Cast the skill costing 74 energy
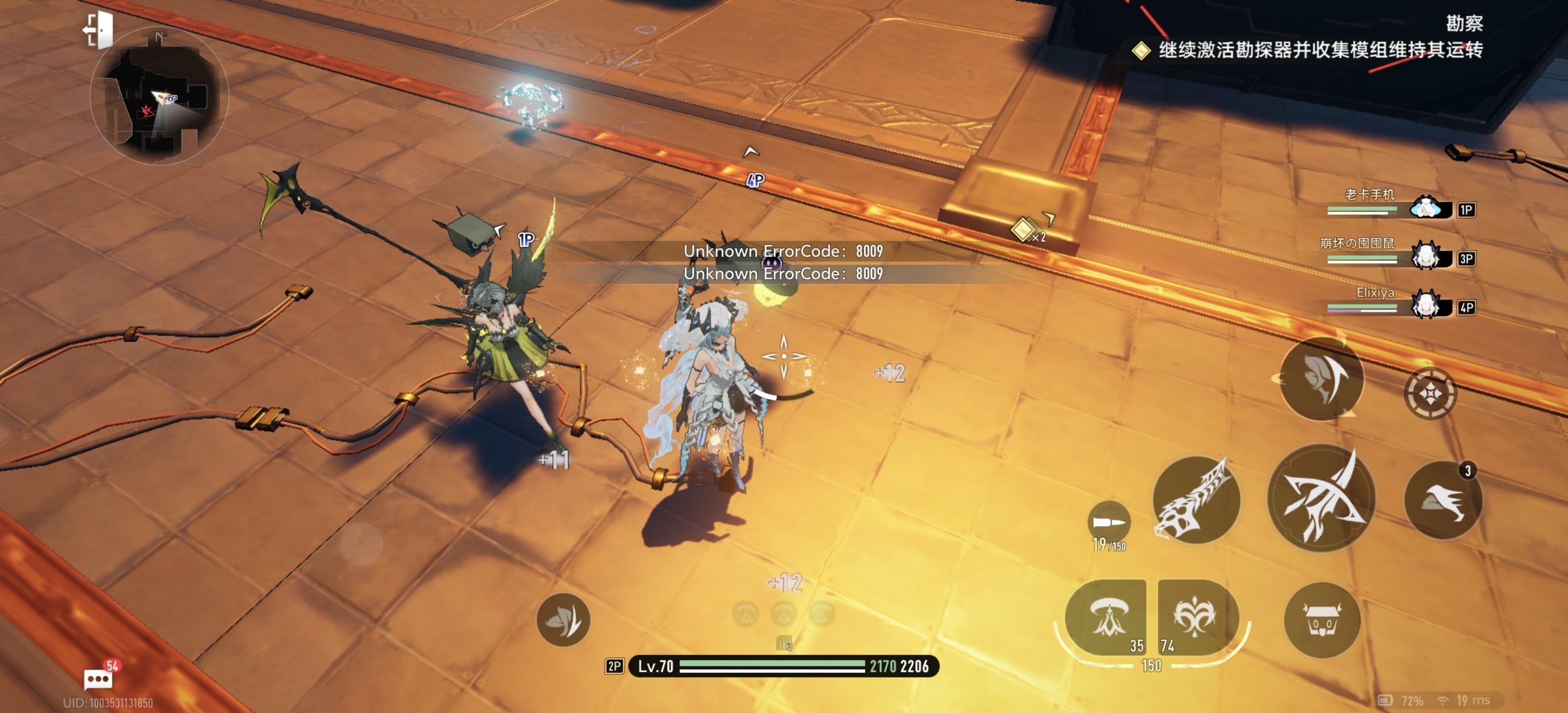Screen dimensions: 1568x713 1197,617
